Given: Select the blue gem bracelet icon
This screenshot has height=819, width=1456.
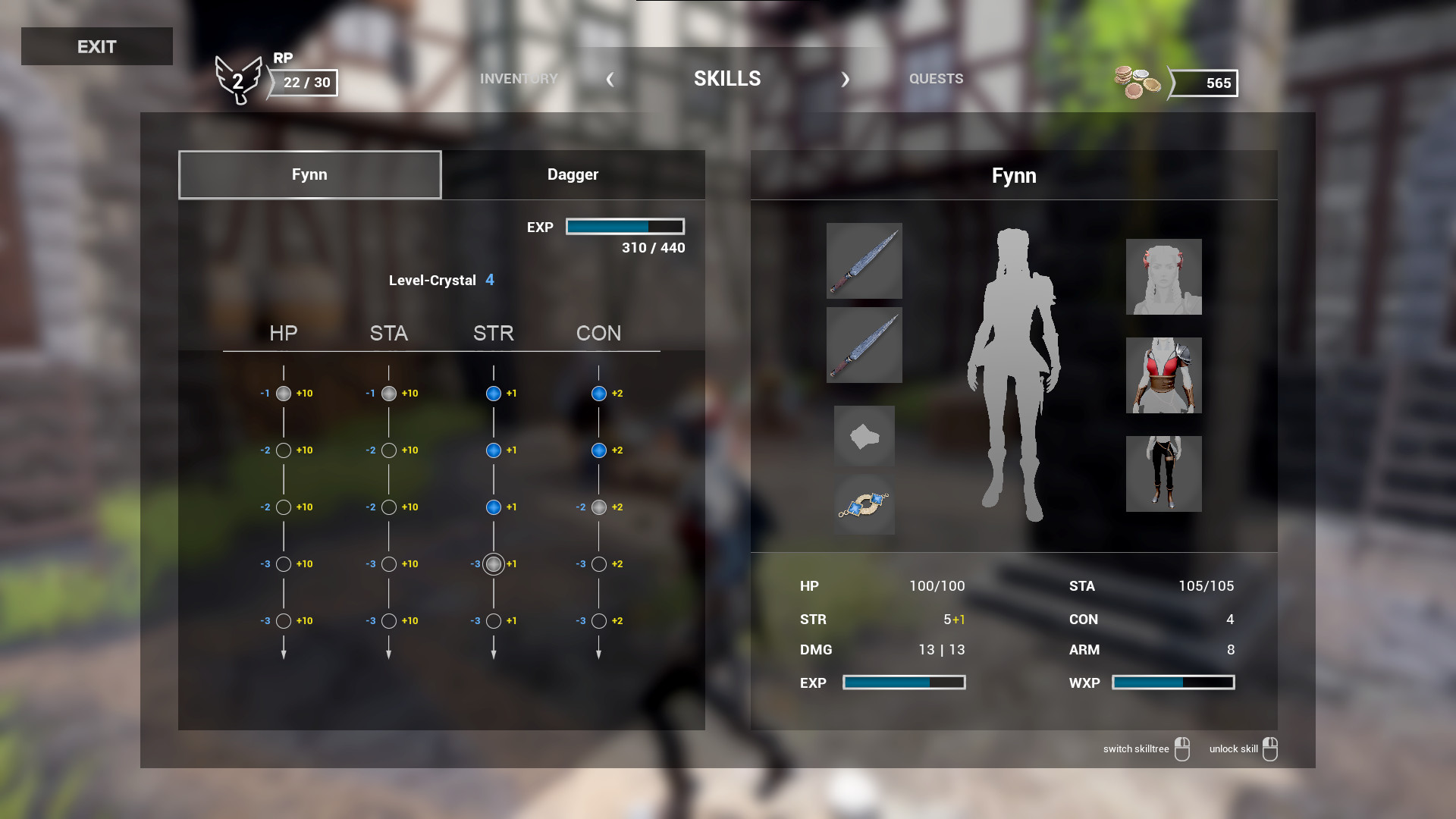Looking at the screenshot, I should pos(864,504).
